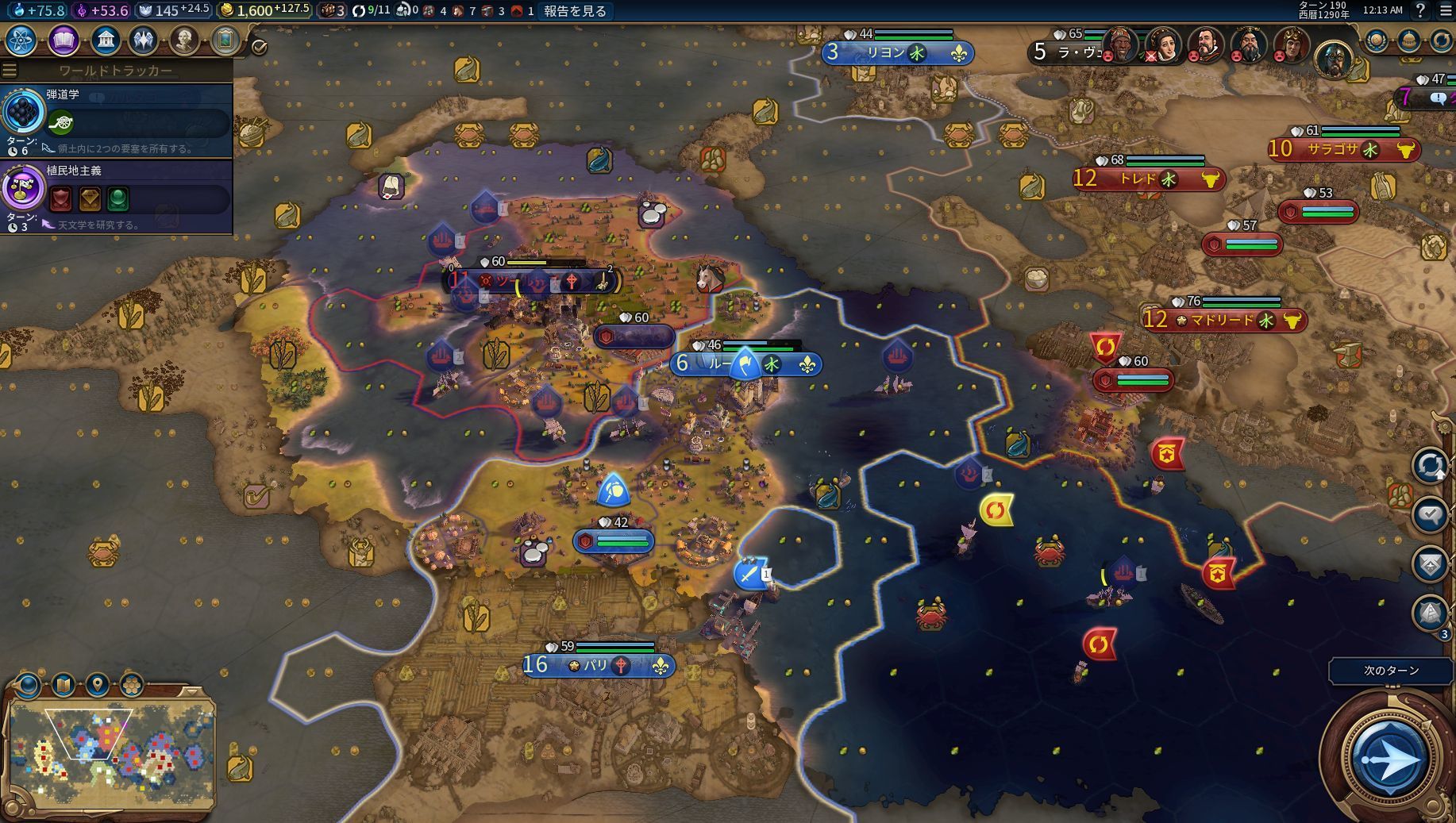Open the map pin marker tool
The image size is (1456, 823).
[x=97, y=683]
